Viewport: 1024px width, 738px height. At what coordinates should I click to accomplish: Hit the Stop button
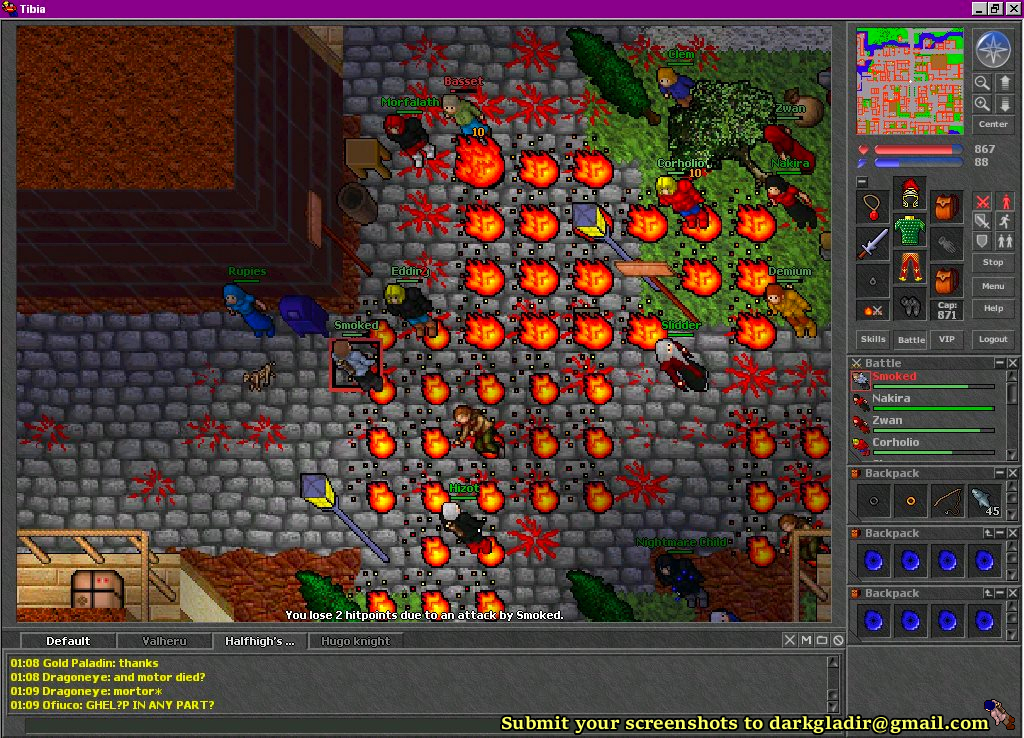click(993, 262)
